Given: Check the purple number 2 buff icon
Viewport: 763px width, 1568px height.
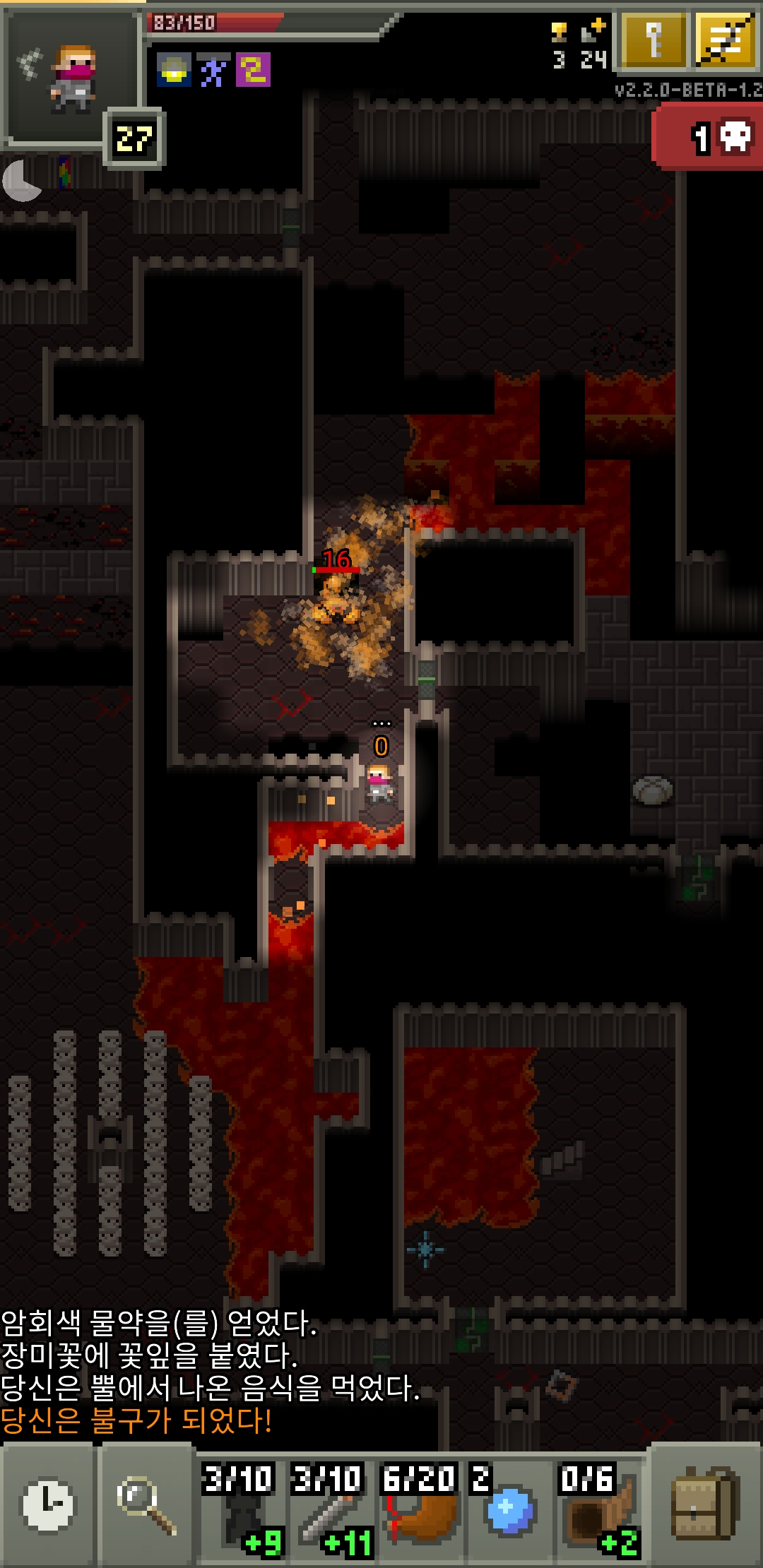Looking at the screenshot, I should (253, 71).
